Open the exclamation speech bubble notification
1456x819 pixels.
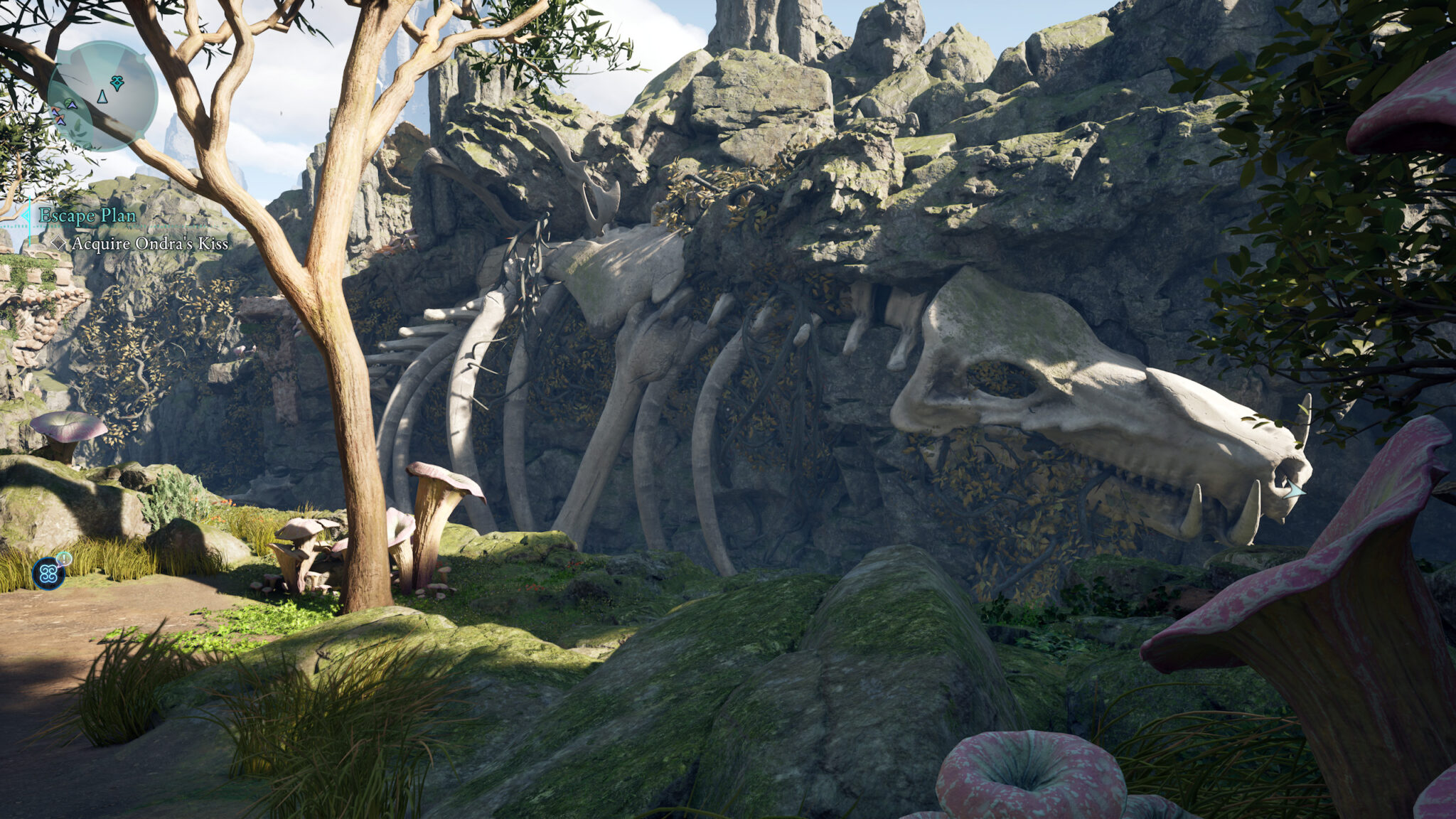[64, 559]
